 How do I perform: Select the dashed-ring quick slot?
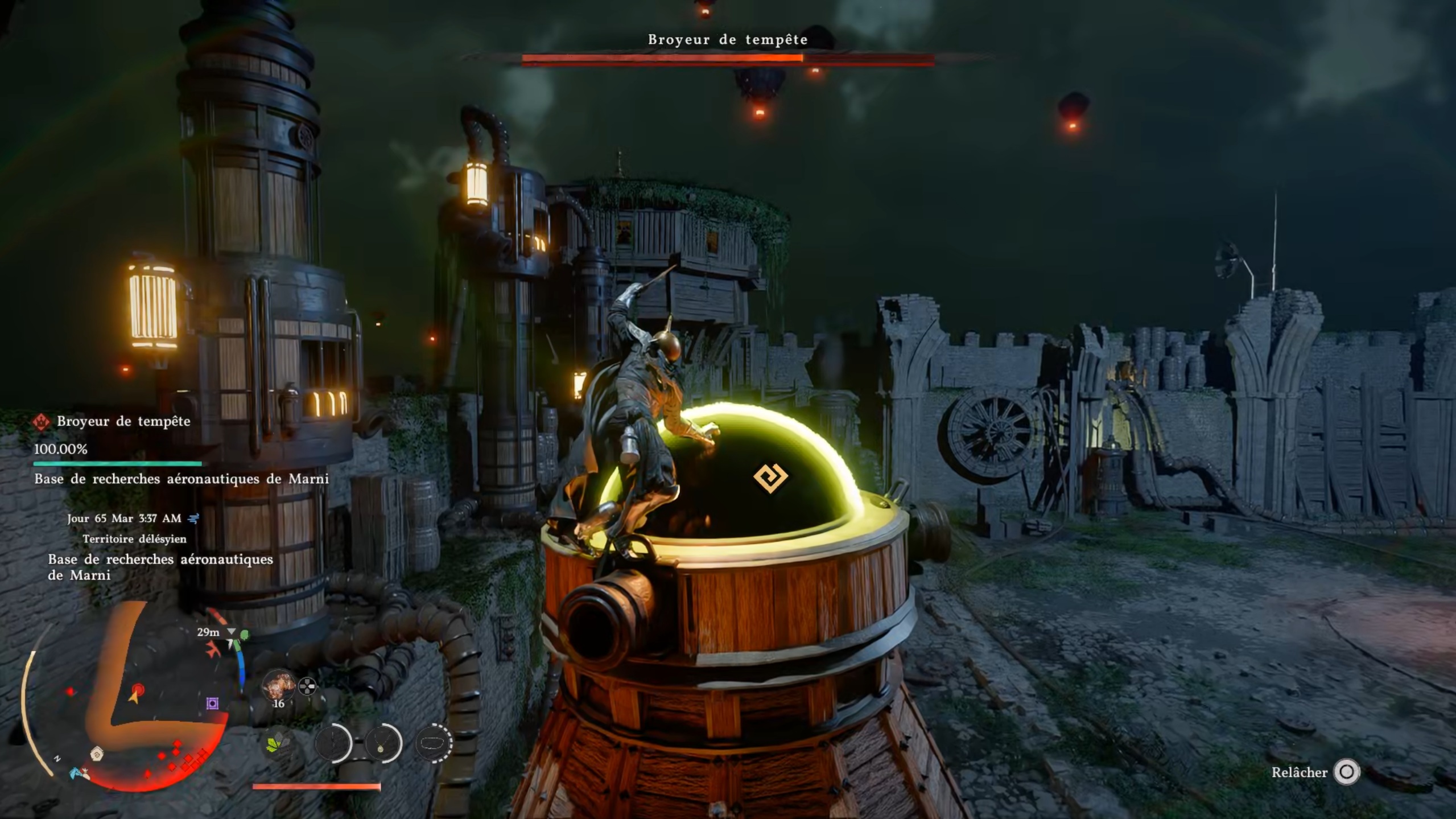point(434,743)
